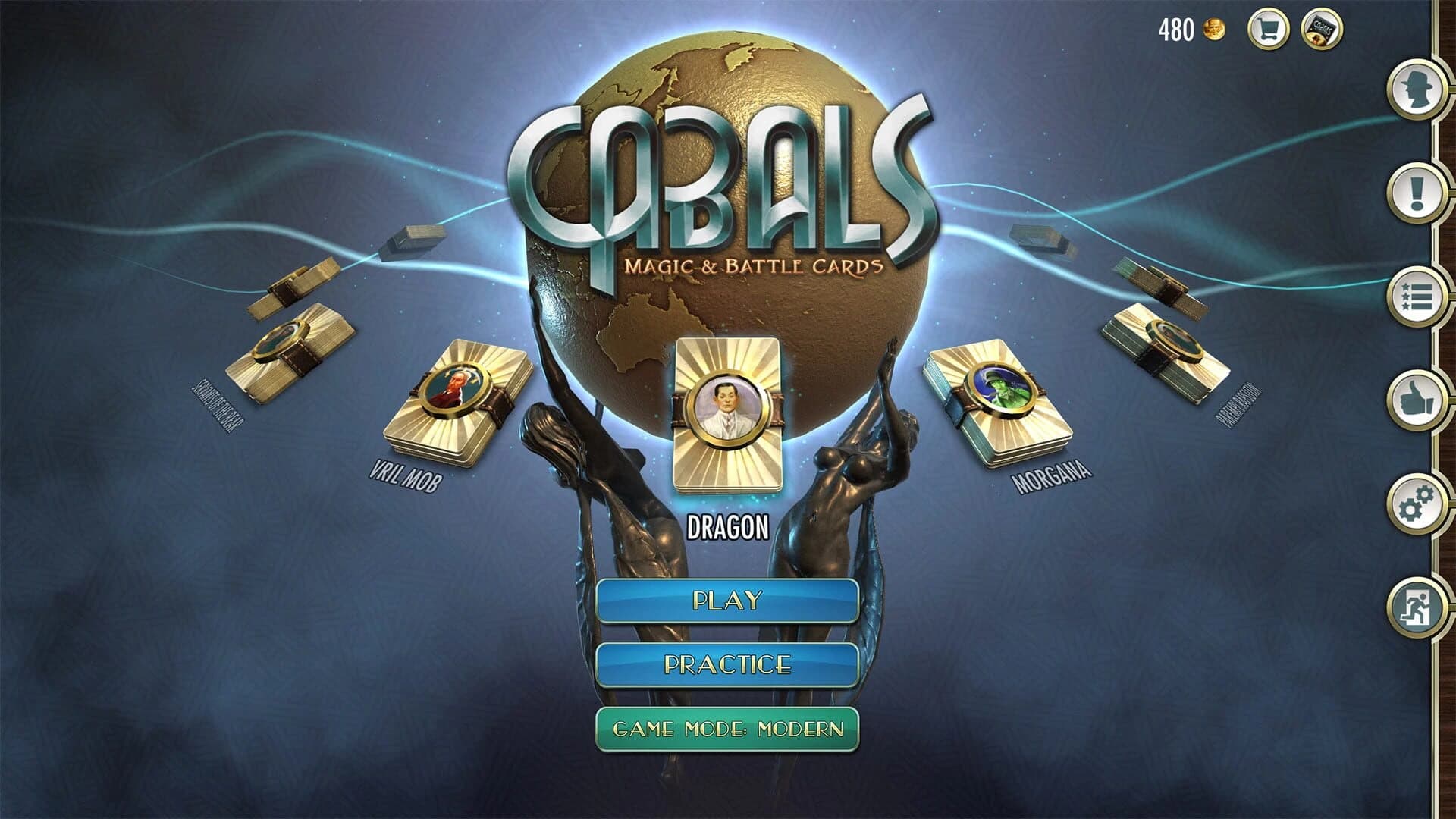Click the gold coin currency icon

tap(1214, 28)
